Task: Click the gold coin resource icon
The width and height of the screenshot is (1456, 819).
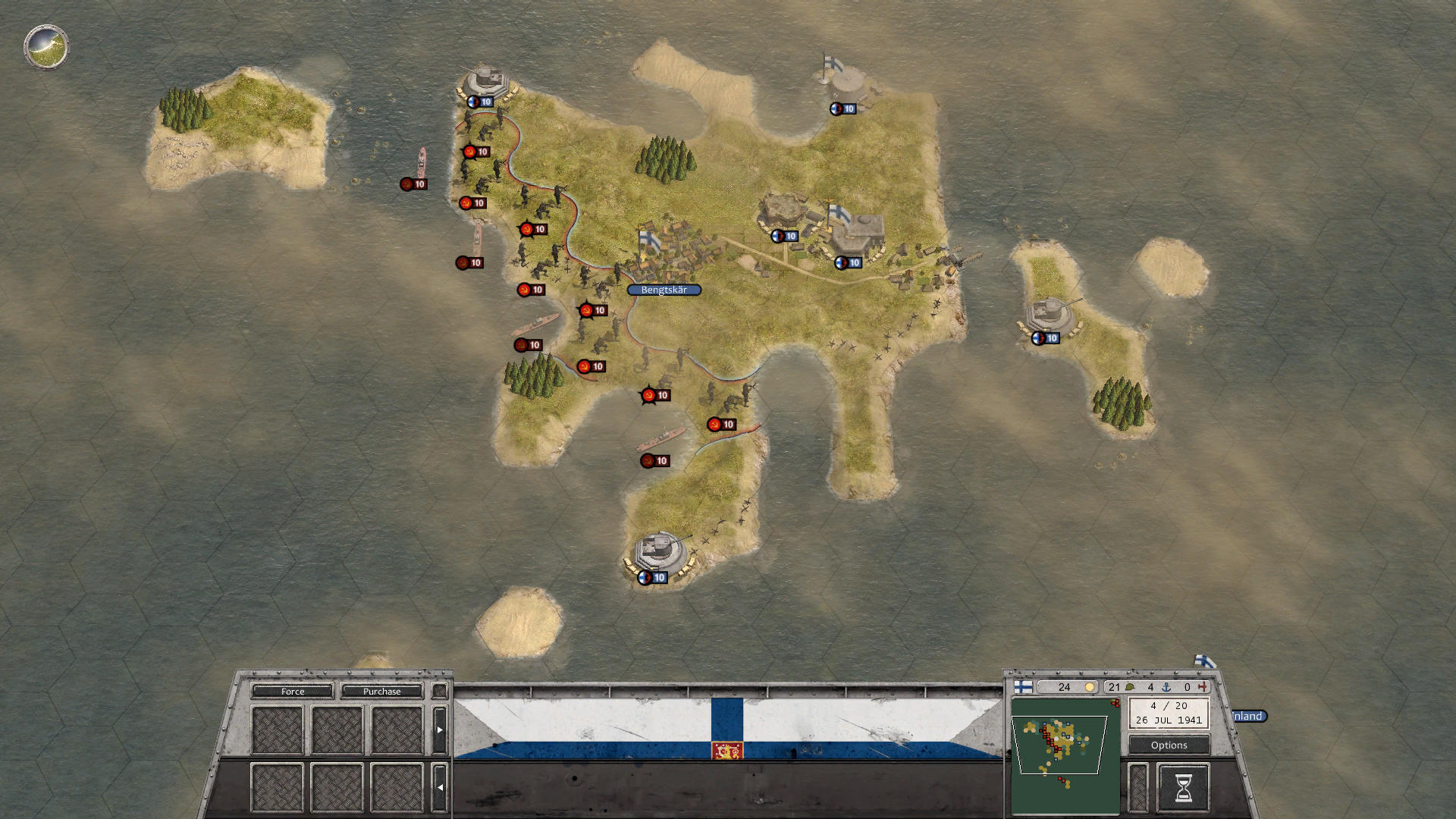Action: tap(1090, 687)
